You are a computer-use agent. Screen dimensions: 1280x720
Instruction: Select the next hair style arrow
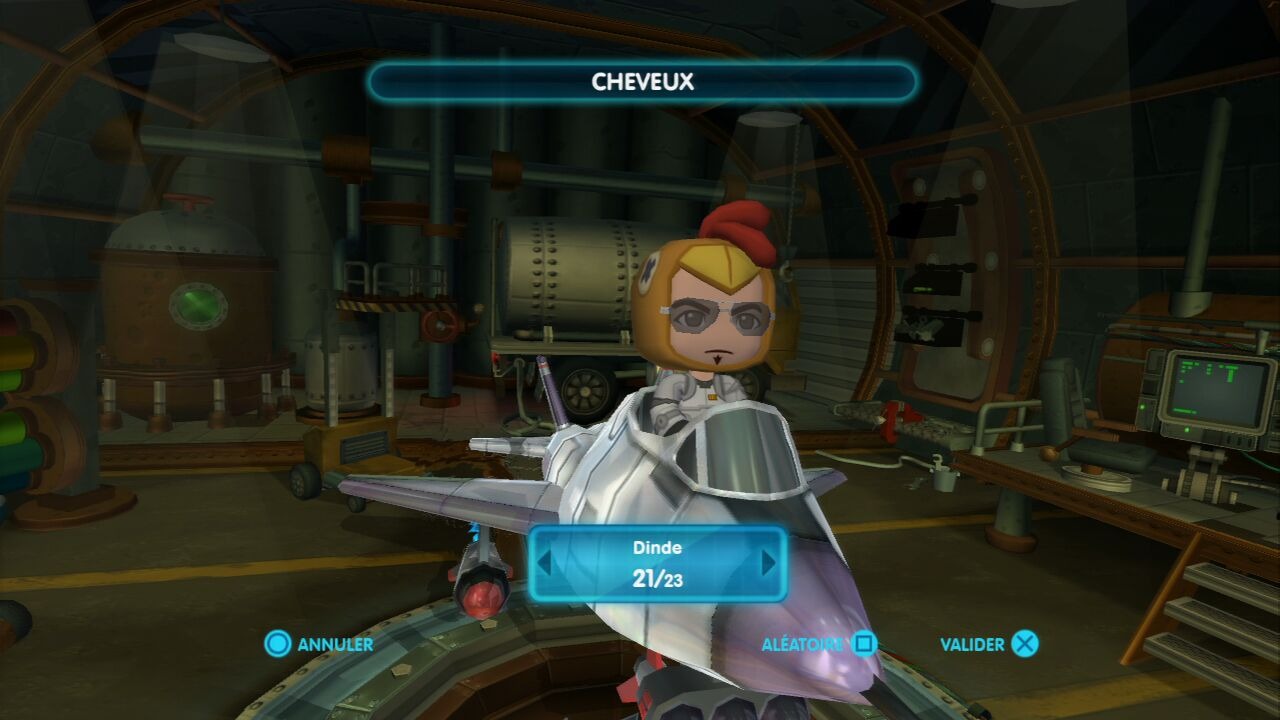[x=769, y=563]
